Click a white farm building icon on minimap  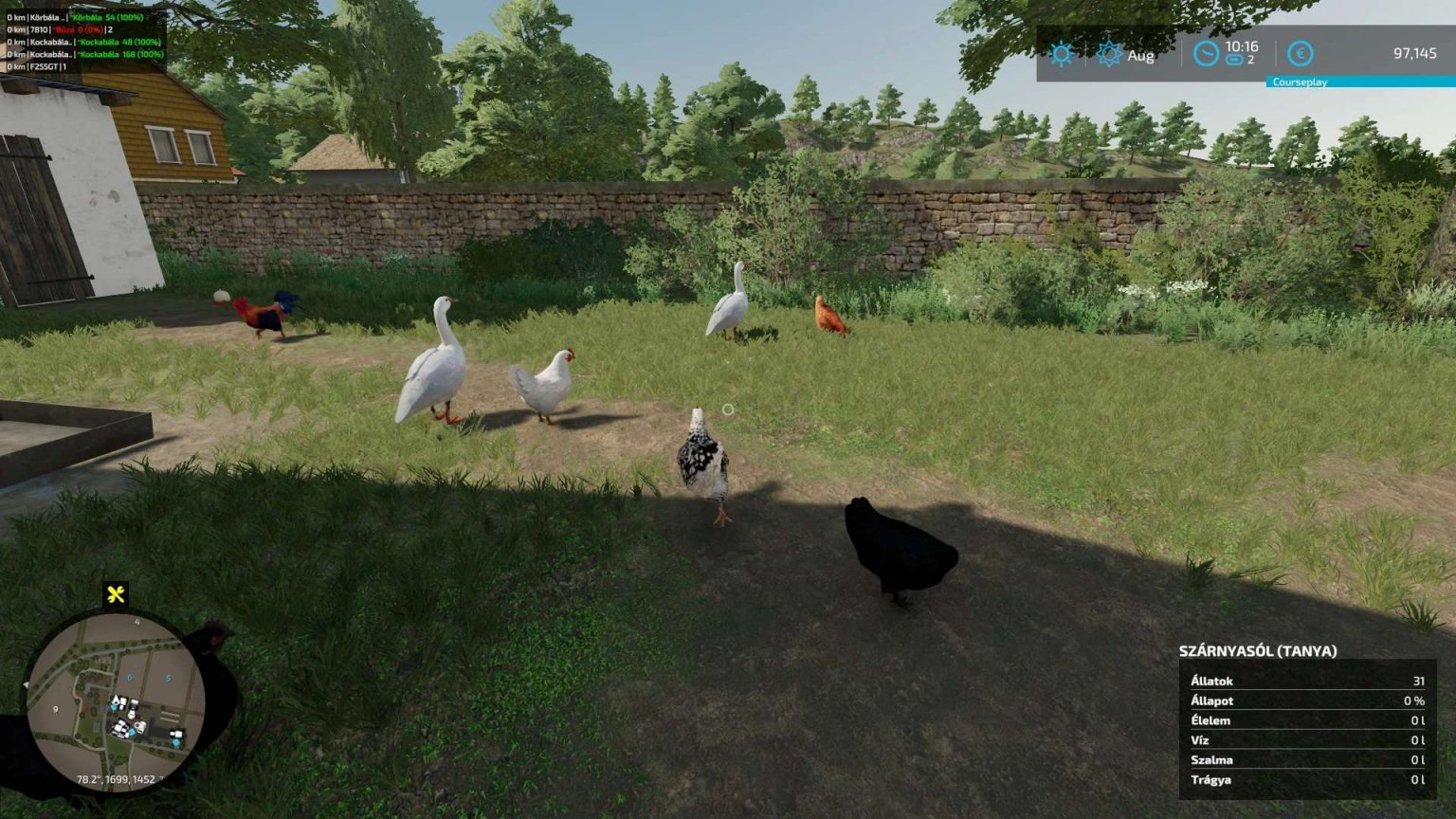tap(121, 700)
